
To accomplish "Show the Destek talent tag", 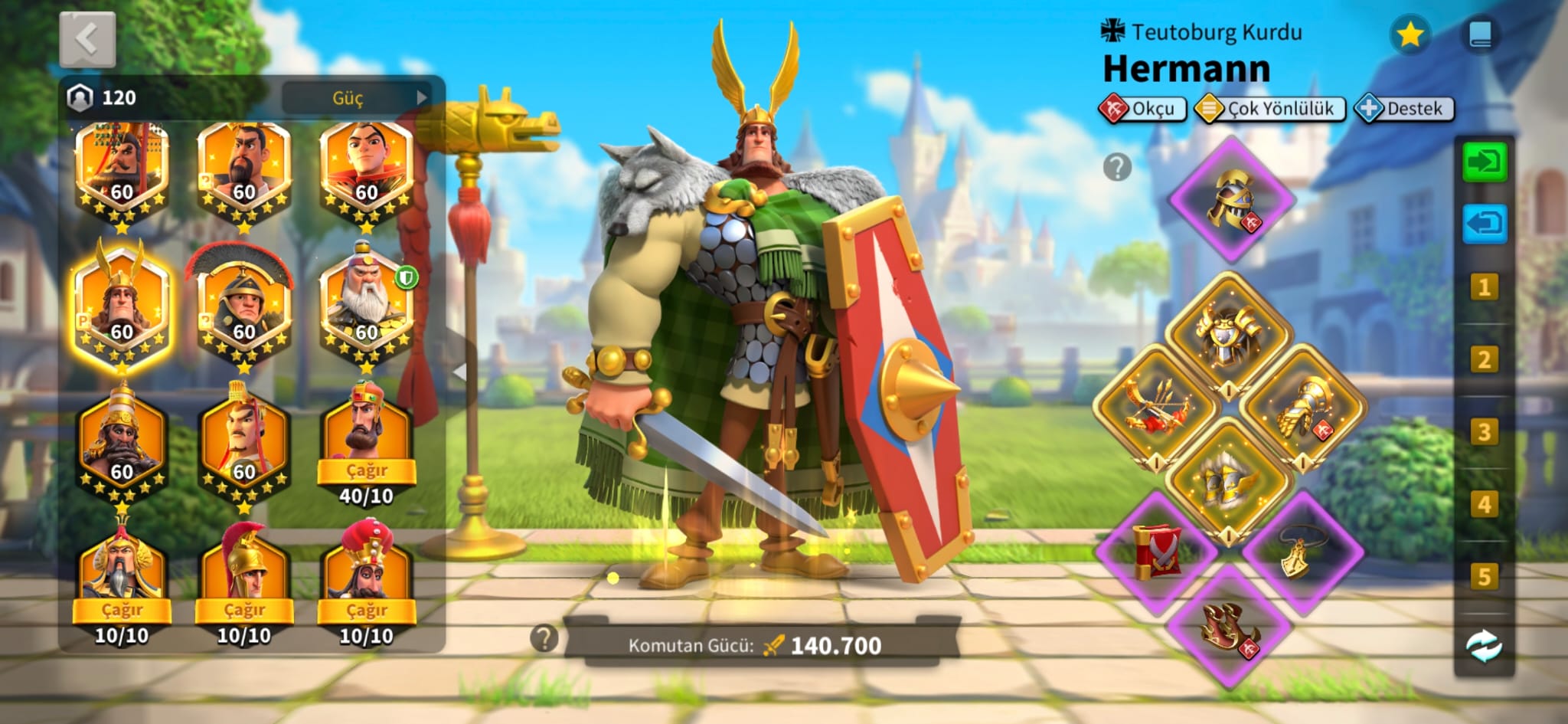I will tap(1404, 109).
